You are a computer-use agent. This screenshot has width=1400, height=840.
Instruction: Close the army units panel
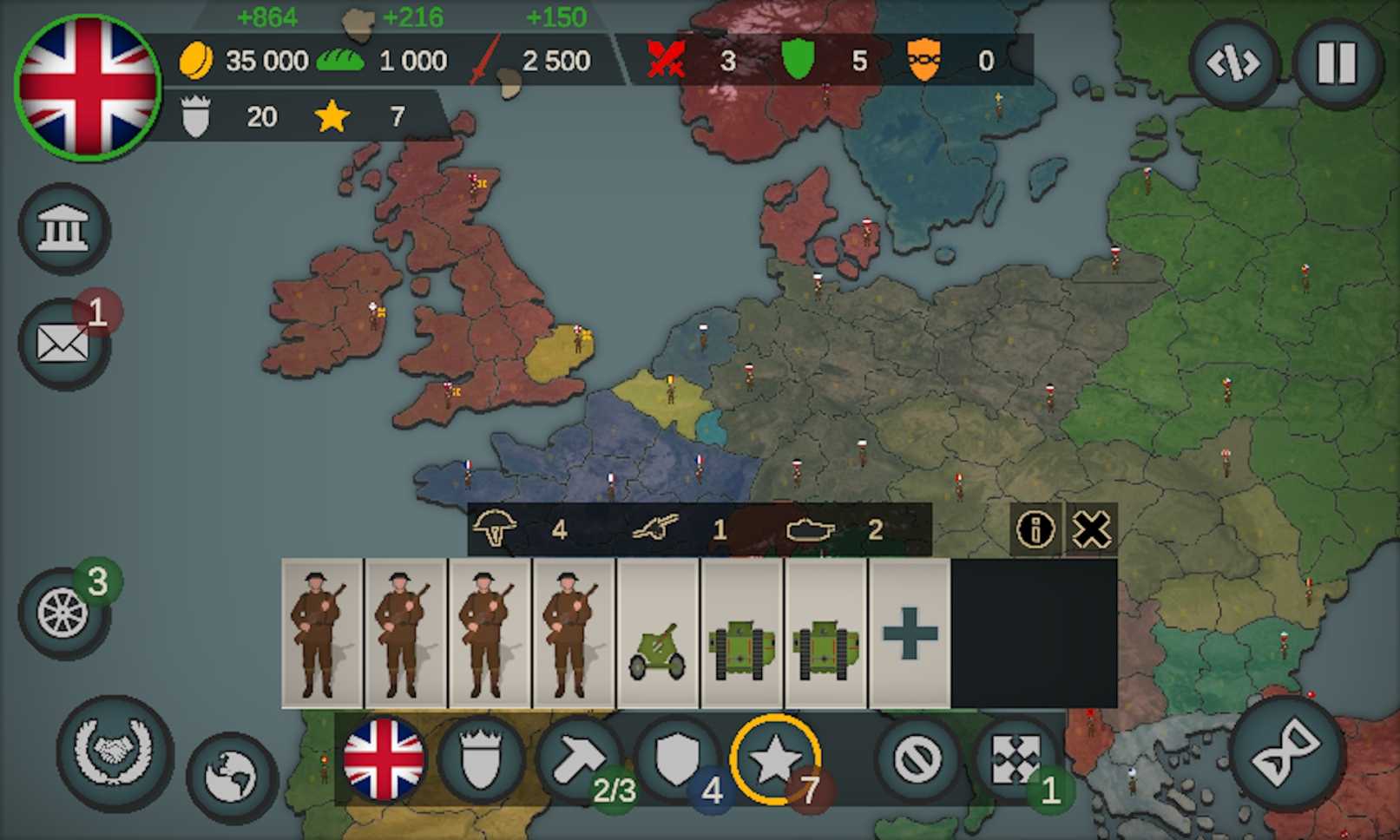1091,529
